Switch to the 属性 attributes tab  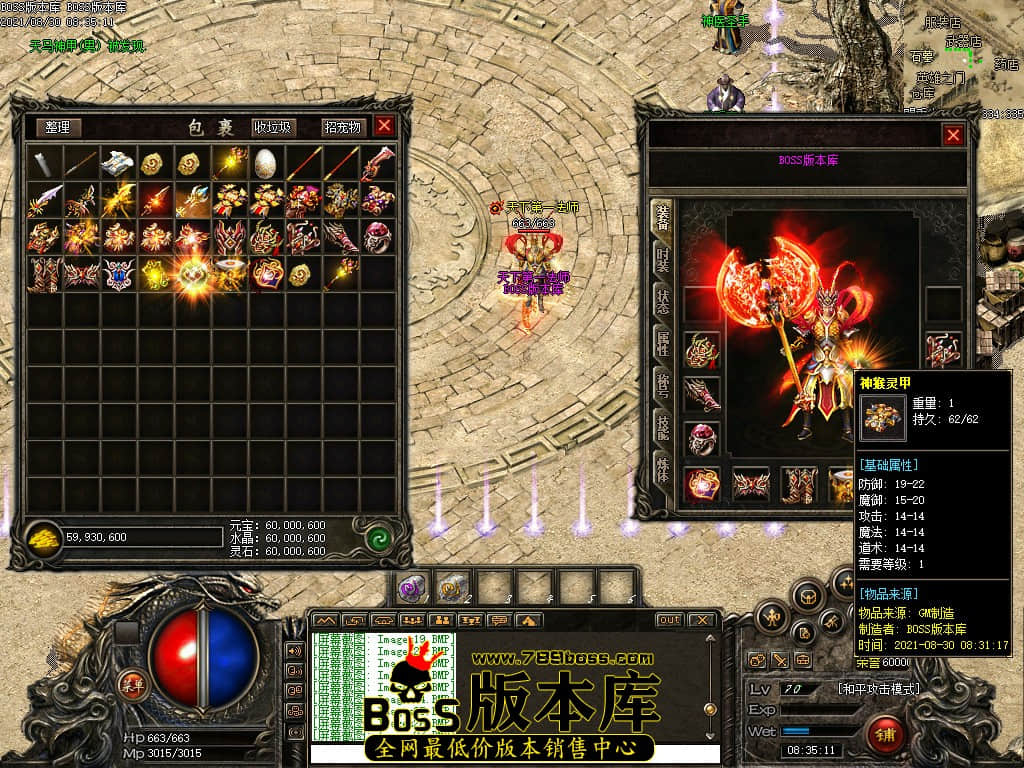662,343
